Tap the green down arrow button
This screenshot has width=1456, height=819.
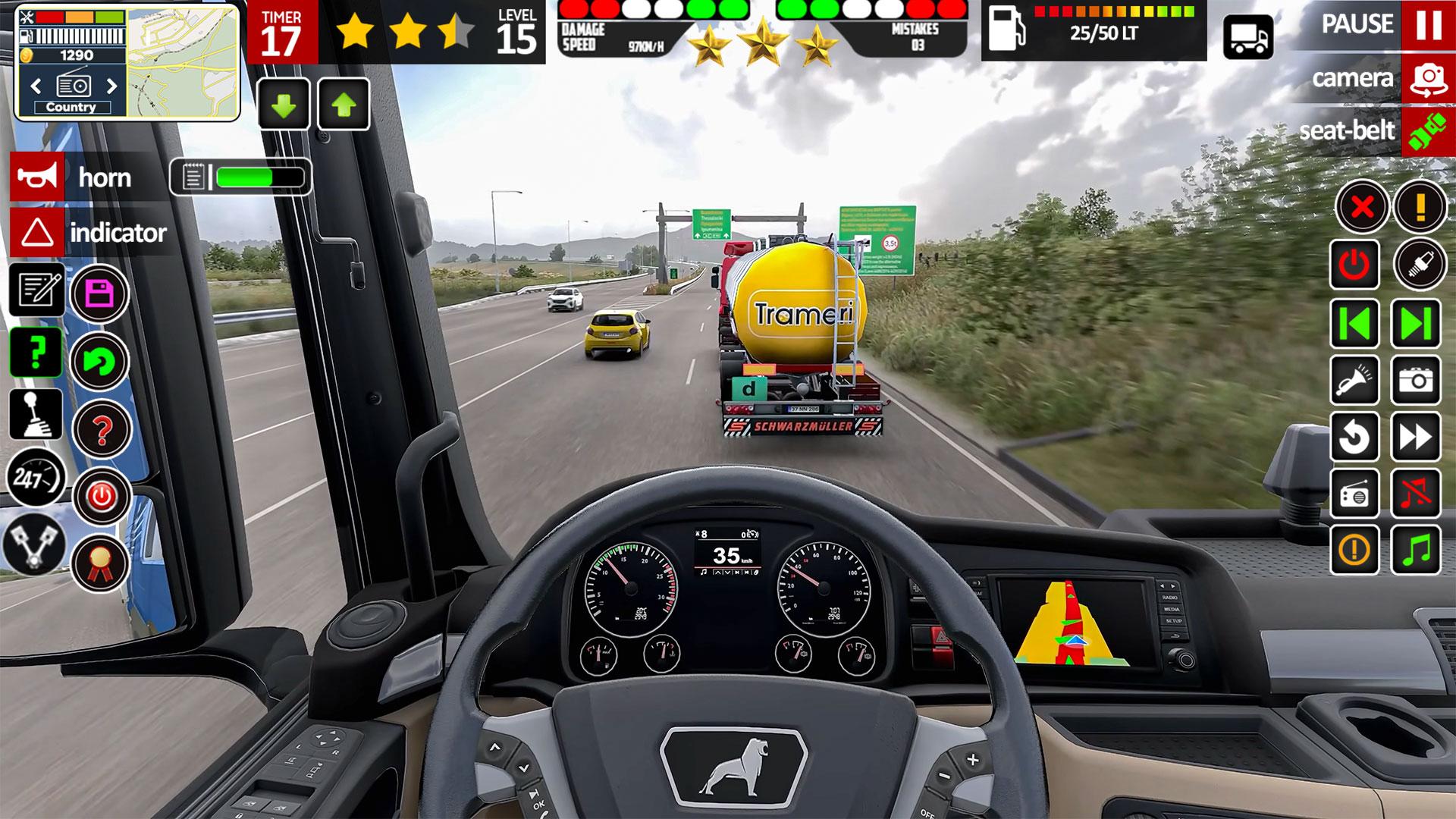pos(284,105)
